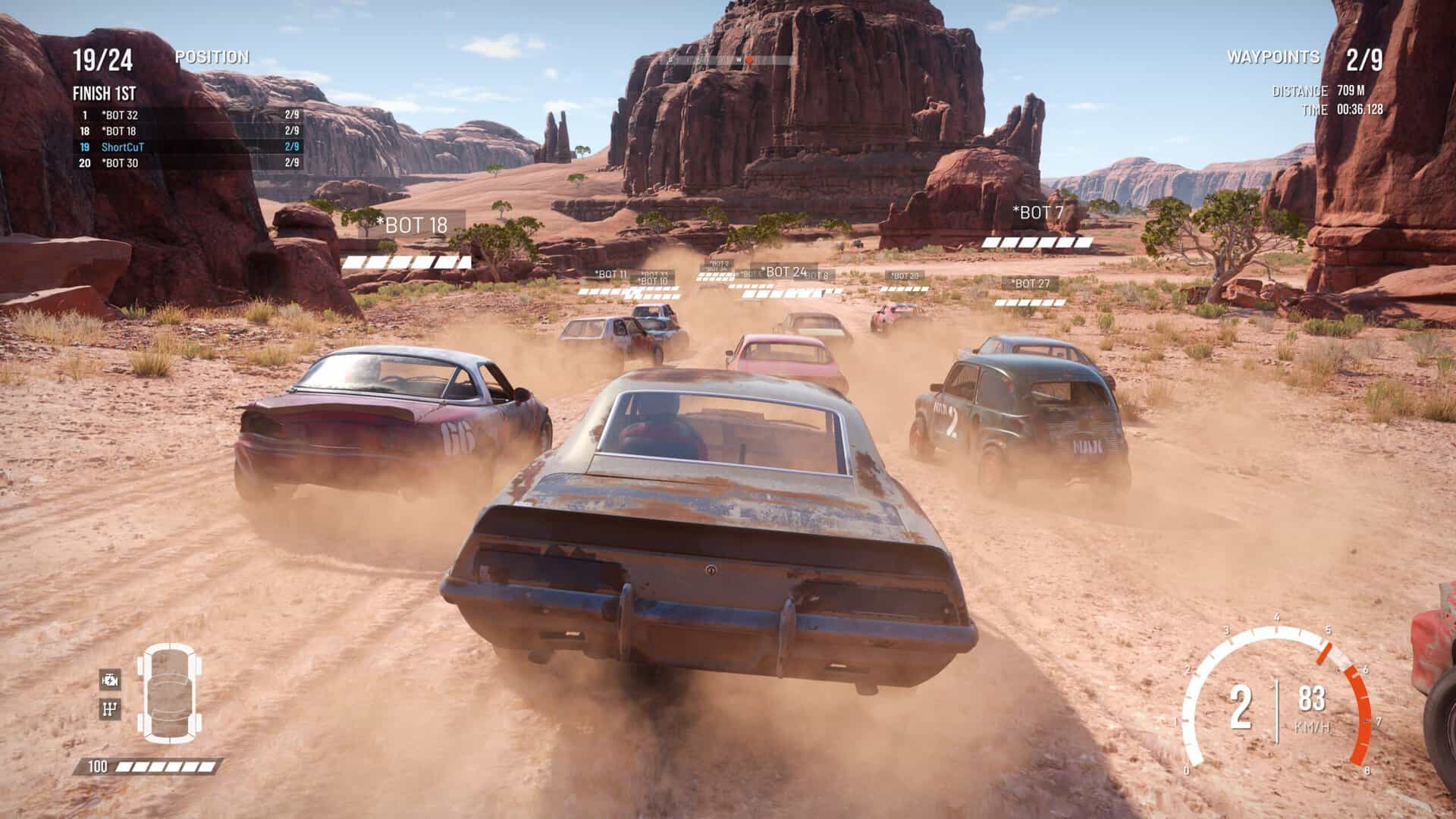Screen dimensions: 1456x819
Task: Highlight ShortCuT in the standings list
Action: [x=190, y=147]
